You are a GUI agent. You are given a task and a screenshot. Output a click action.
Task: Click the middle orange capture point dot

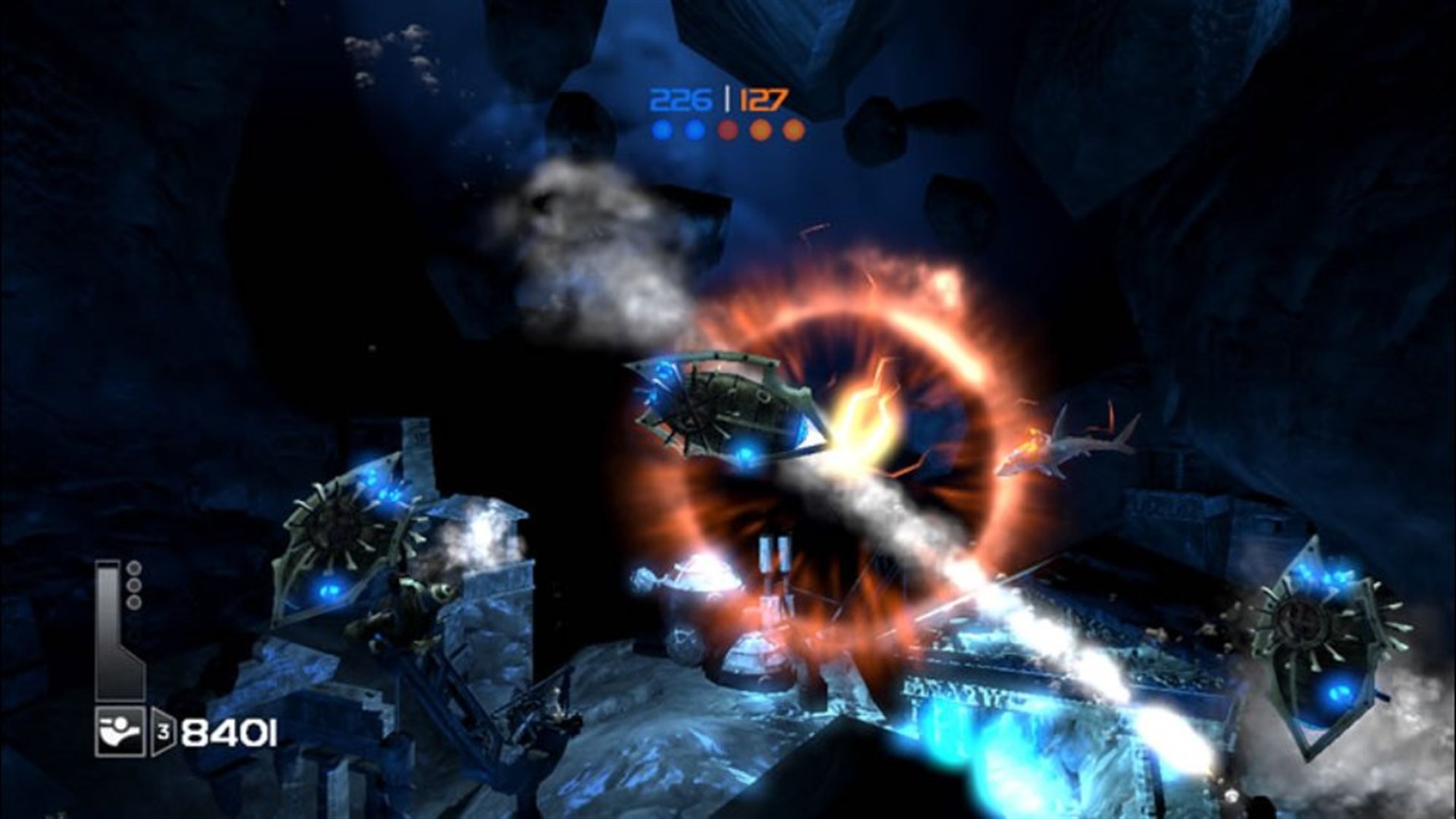pos(760,129)
